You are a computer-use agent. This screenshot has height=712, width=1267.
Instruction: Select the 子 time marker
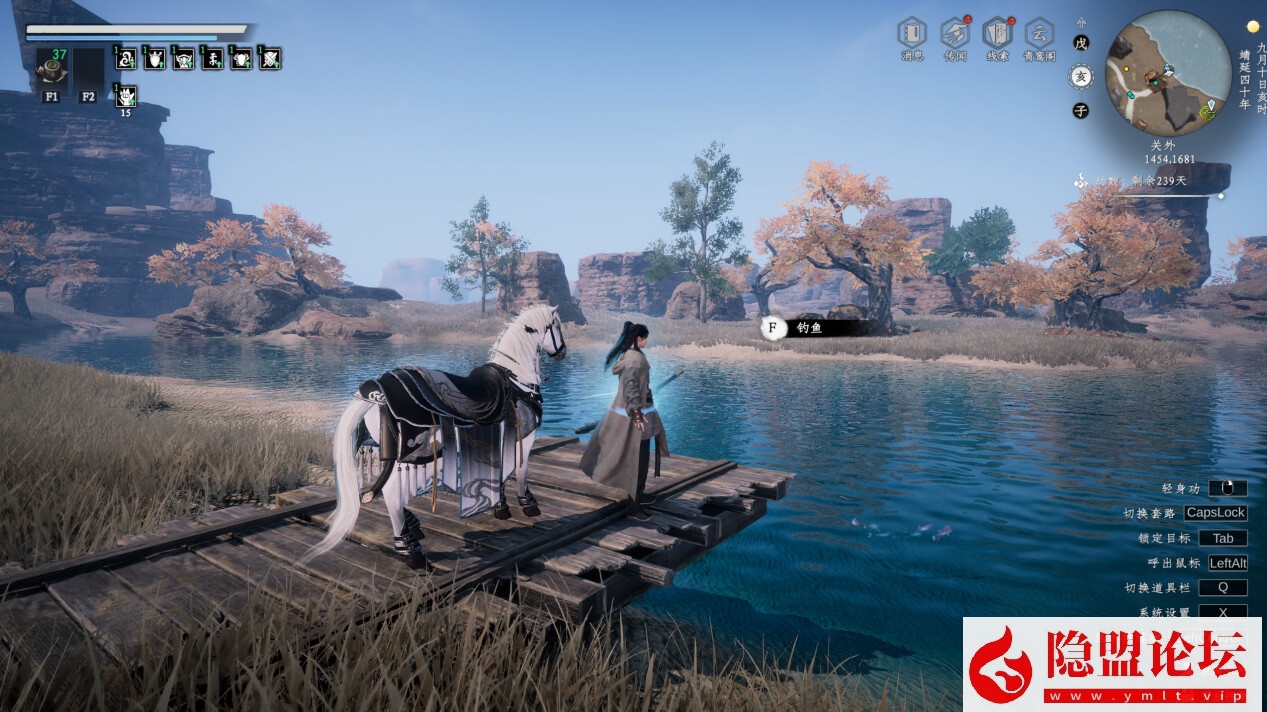(1080, 111)
